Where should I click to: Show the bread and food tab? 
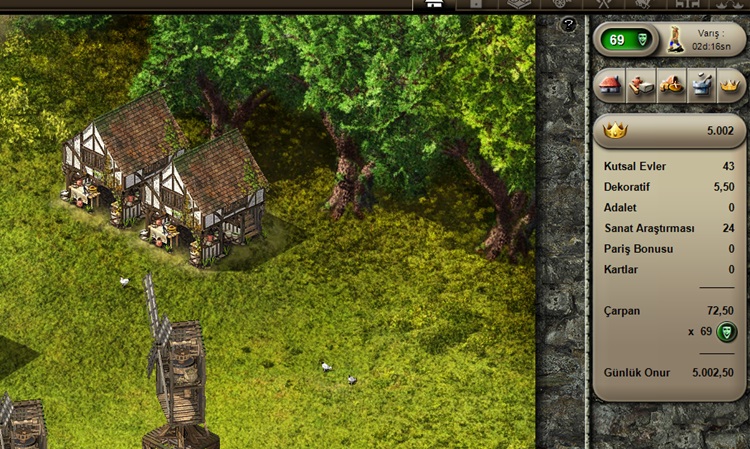tap(671, 86)
